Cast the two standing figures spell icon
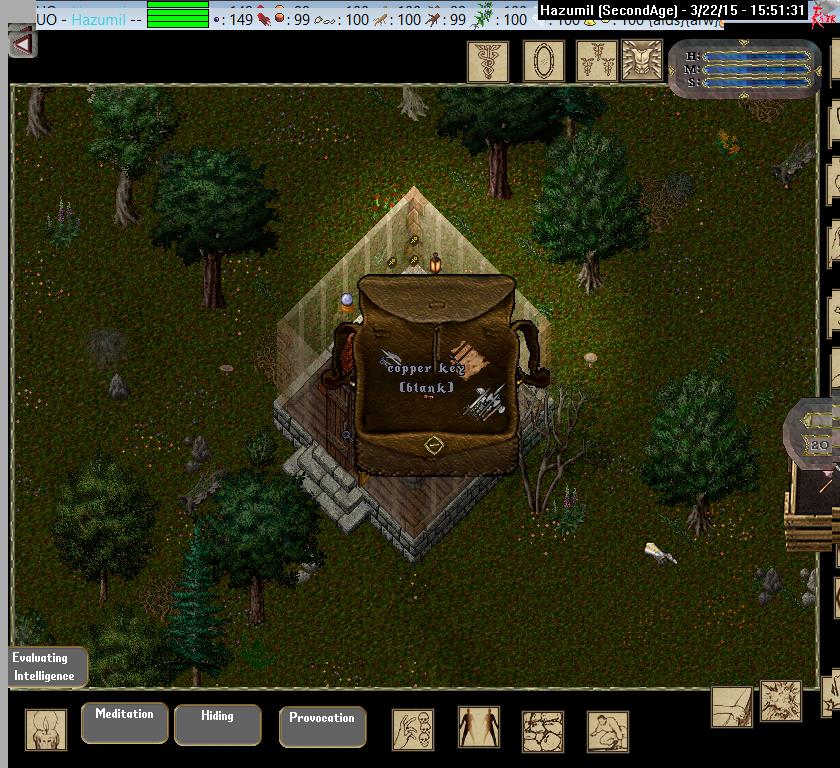 pyautogui.click(x=479, y=728)
